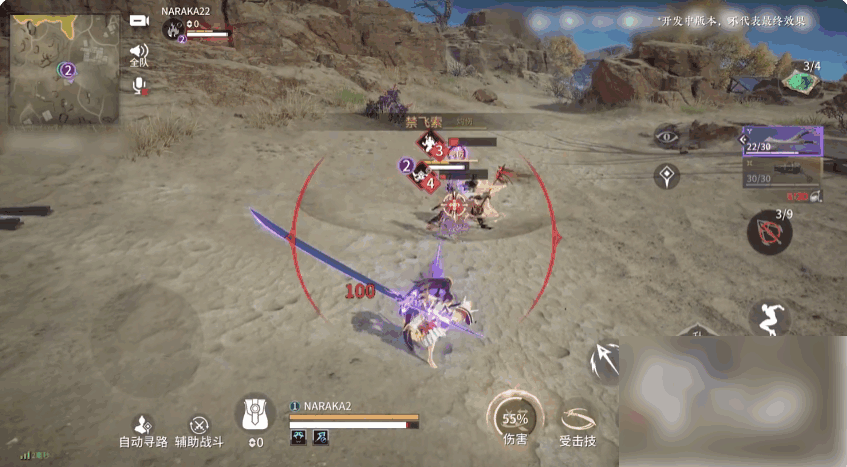Toggle the team voice speaker (全队)

[x=138, y=52]
